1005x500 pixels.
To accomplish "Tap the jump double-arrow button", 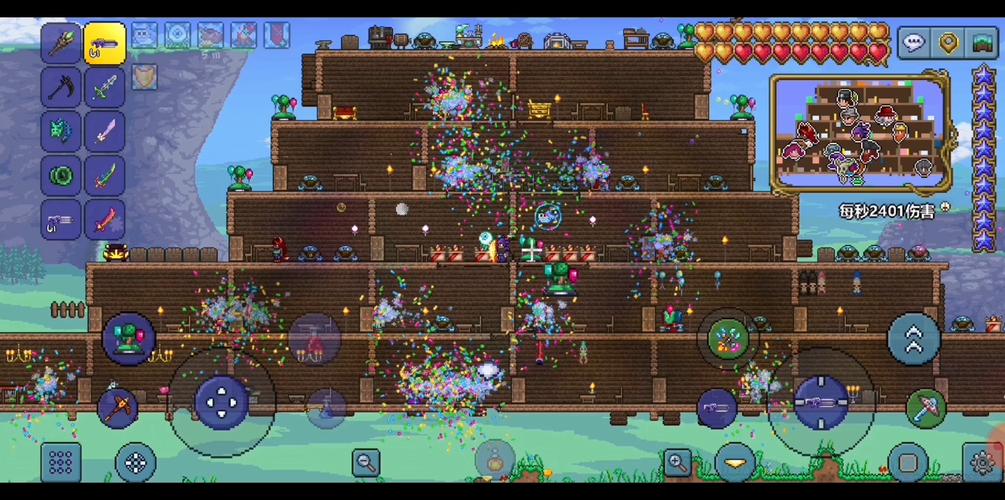I will [x=914, y=338].
